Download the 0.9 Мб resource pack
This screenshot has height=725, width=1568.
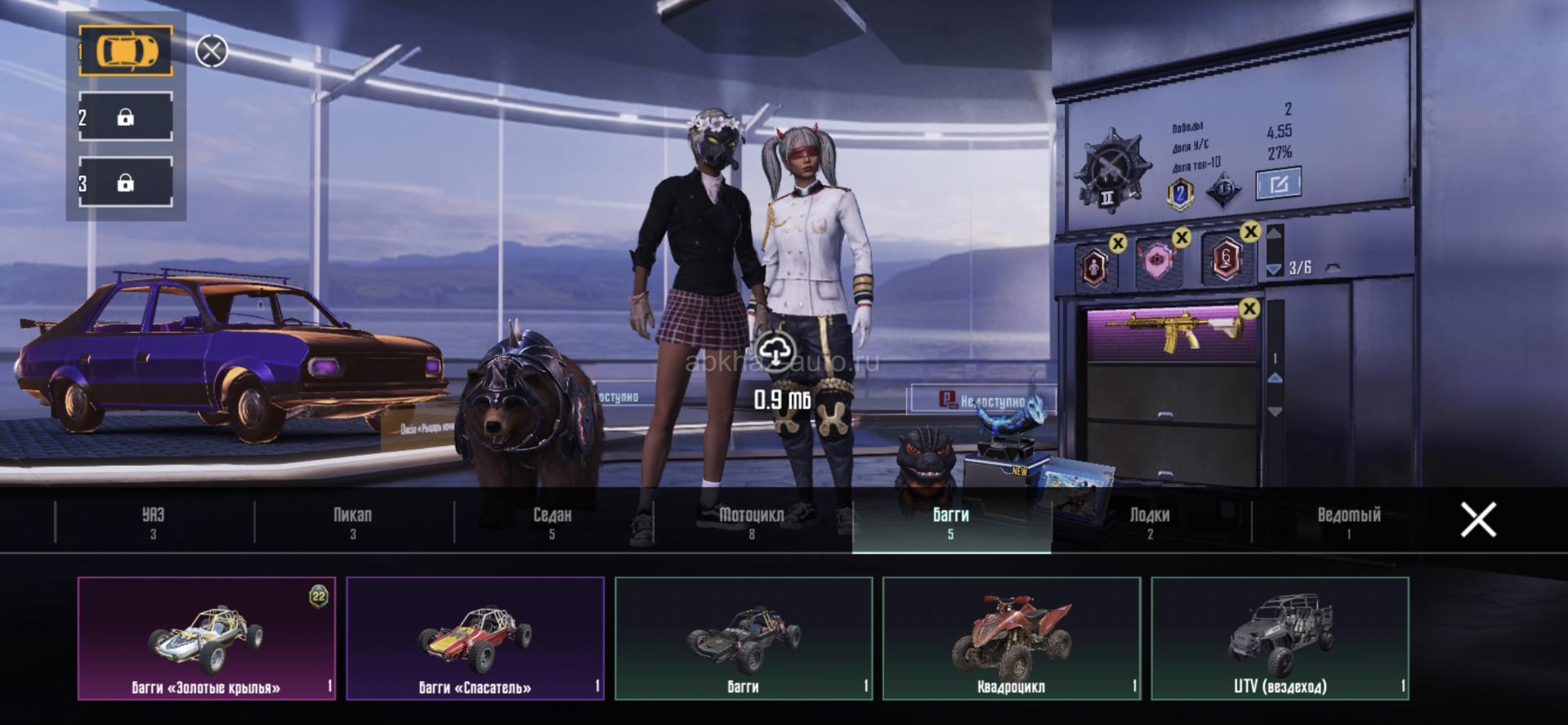pyautogui.click(x=775, y=352)
